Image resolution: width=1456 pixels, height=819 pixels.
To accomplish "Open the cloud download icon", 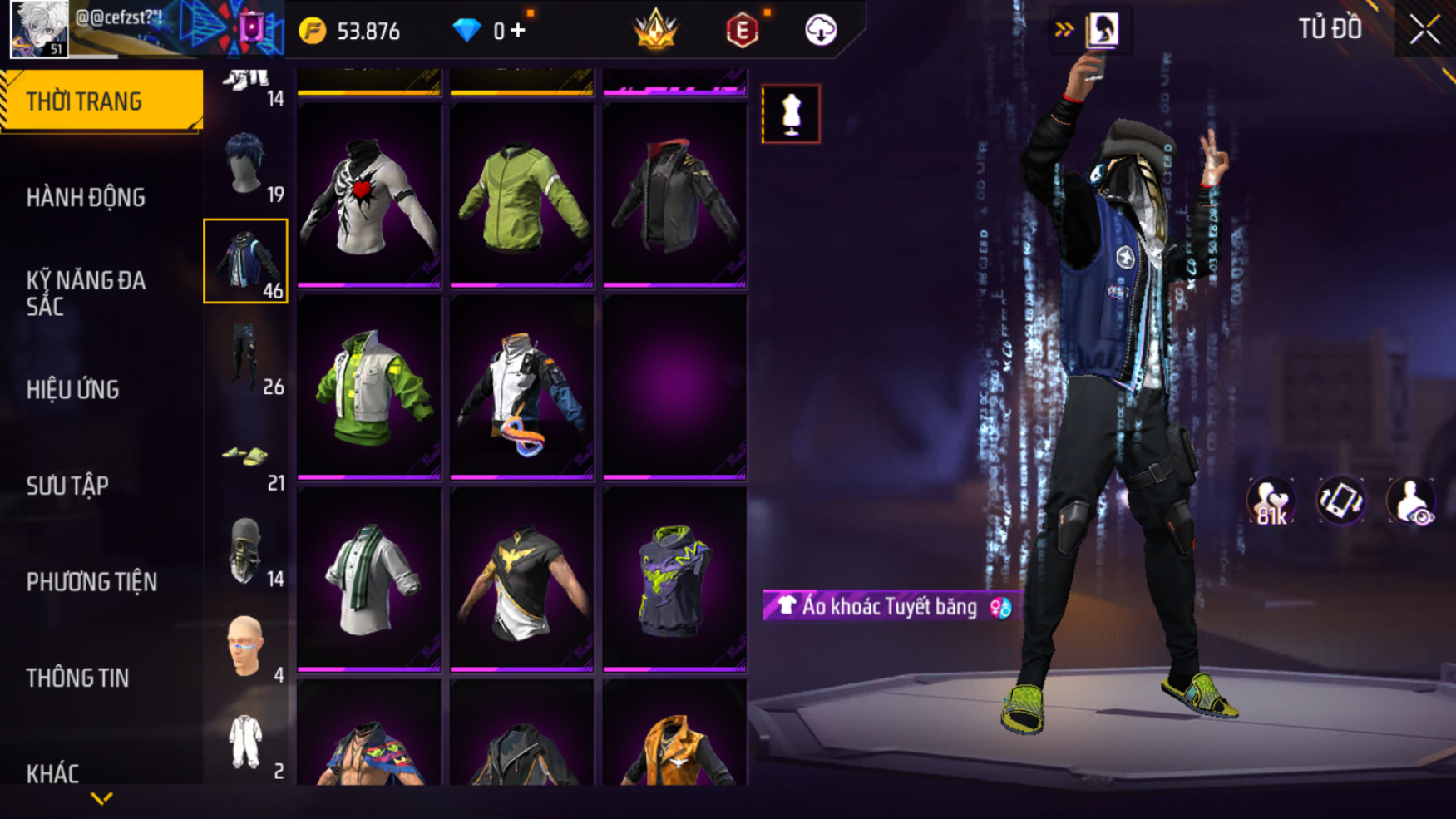I will pos(821,31).
